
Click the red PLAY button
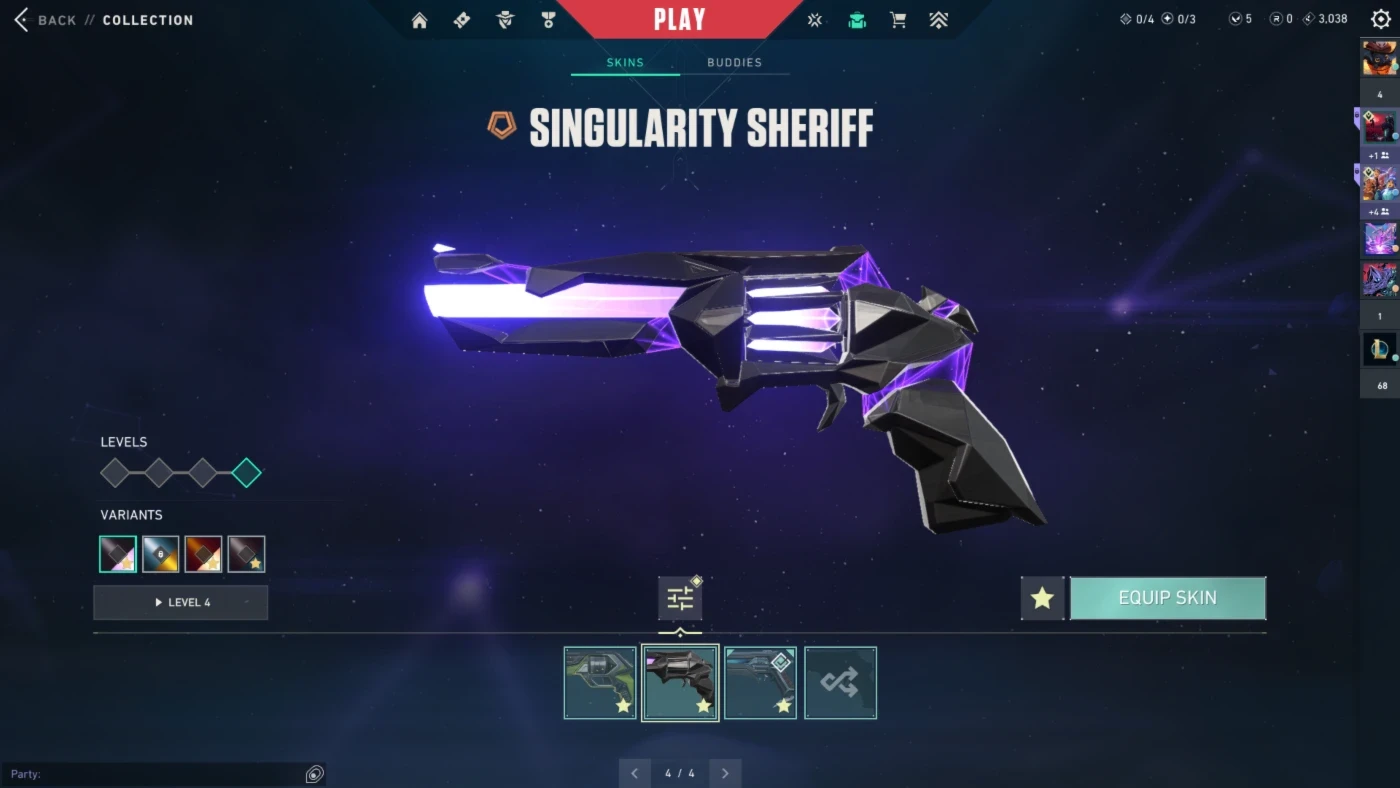click(679, 19)
